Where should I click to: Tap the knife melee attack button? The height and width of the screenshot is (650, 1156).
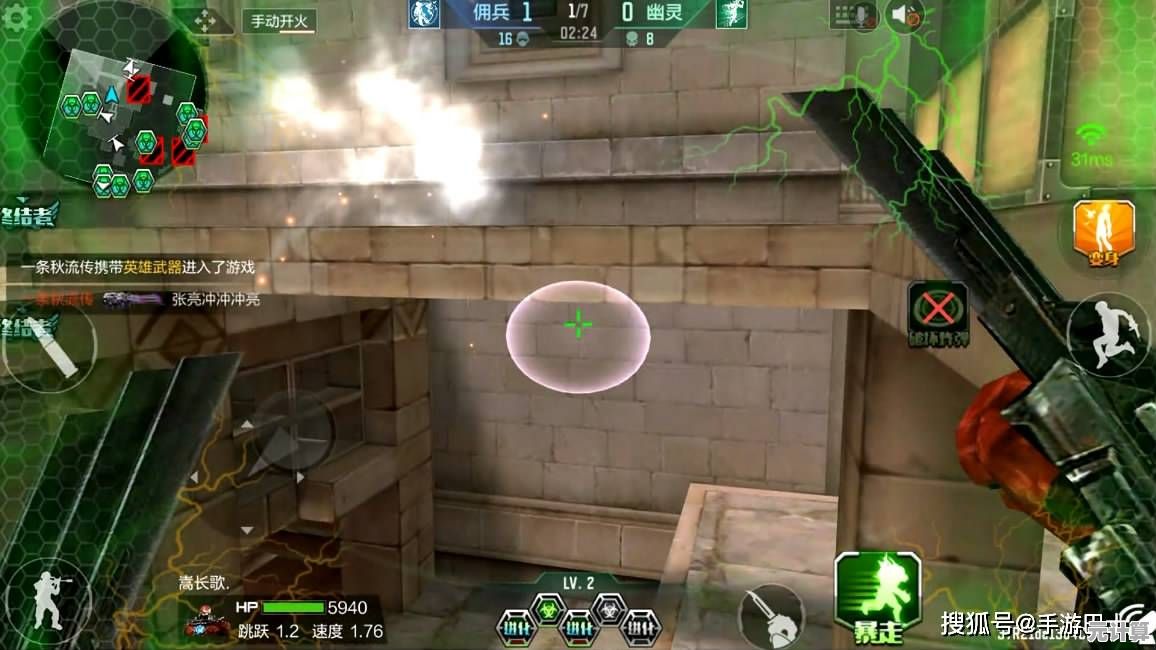point(771,612)
